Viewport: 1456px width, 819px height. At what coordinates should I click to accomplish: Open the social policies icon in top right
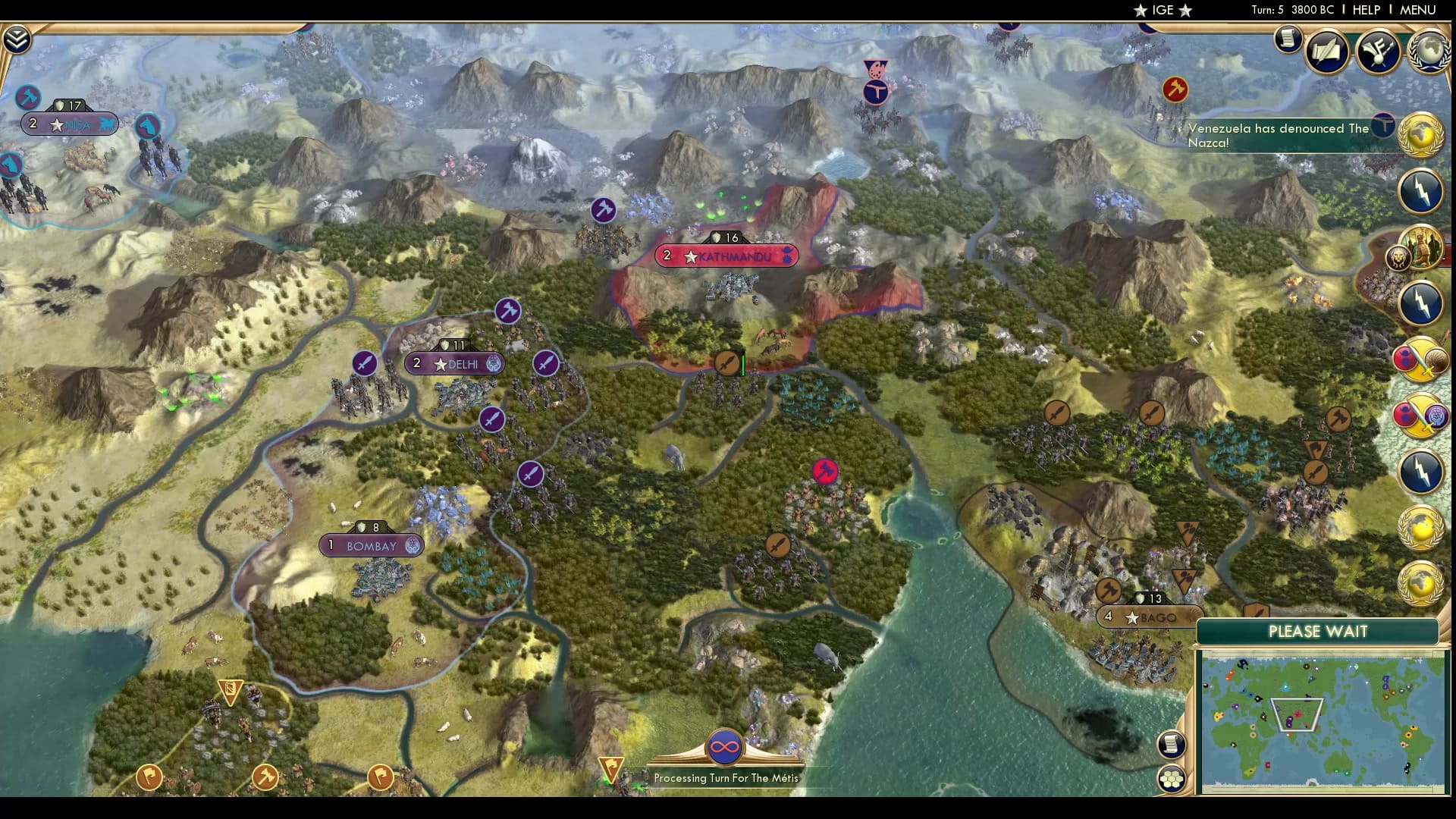[x=1379, y=52]
